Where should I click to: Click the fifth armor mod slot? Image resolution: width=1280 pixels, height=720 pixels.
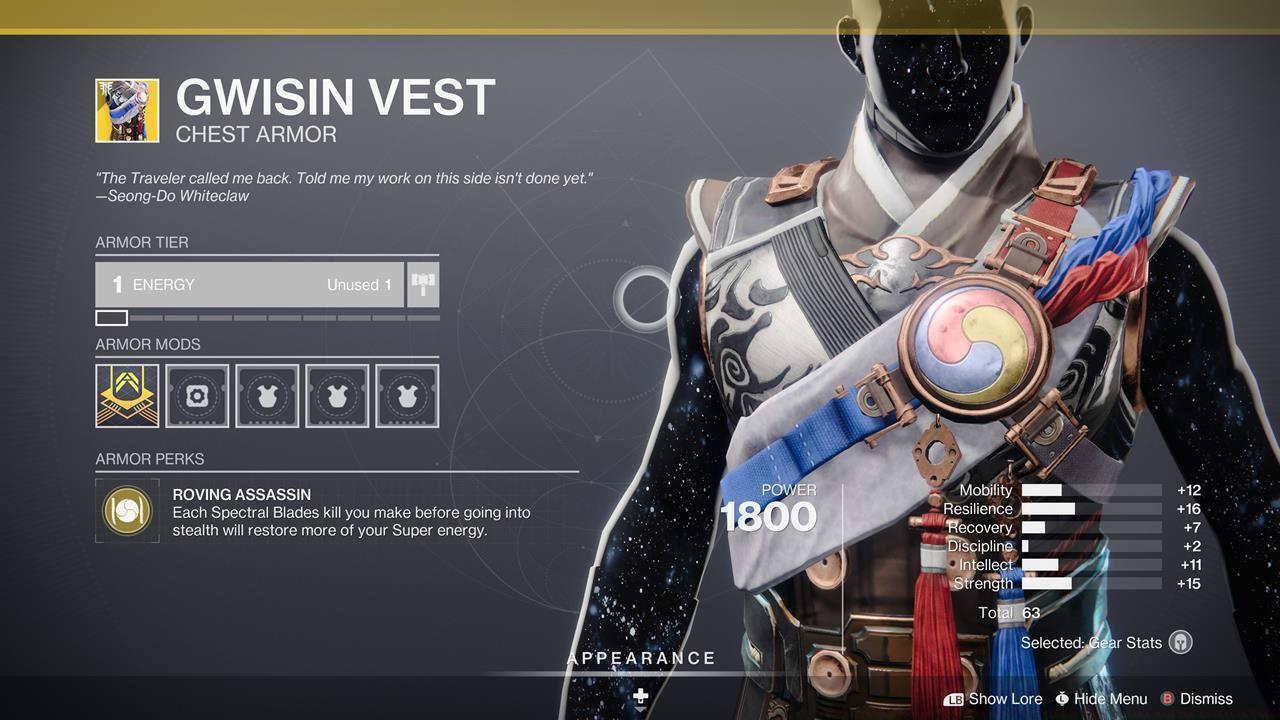click(406, 395)
